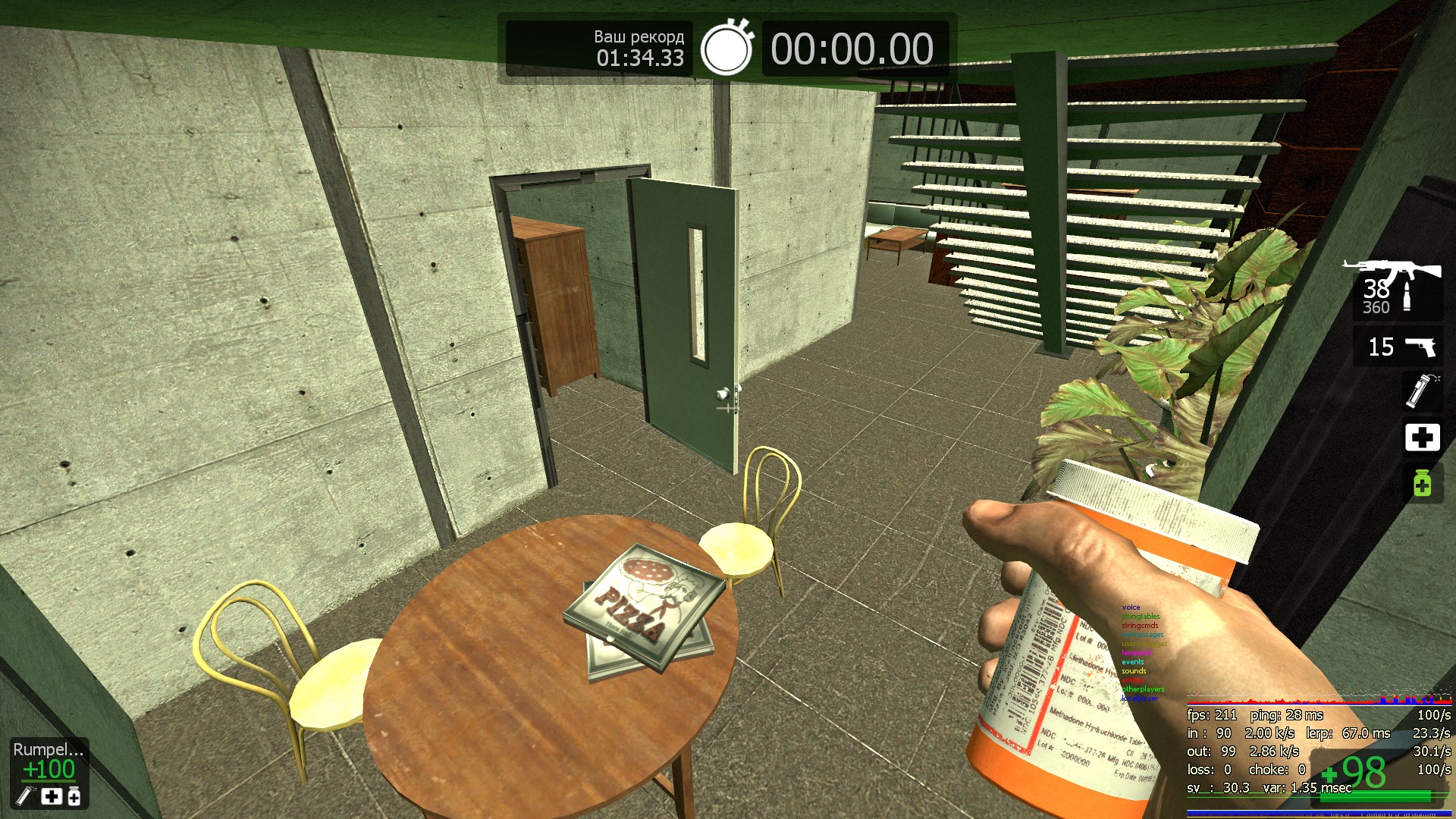The height and width of the screenshot is (819, 1456).
Task: Select the first aid kit slot
Action: (1422, 438)
